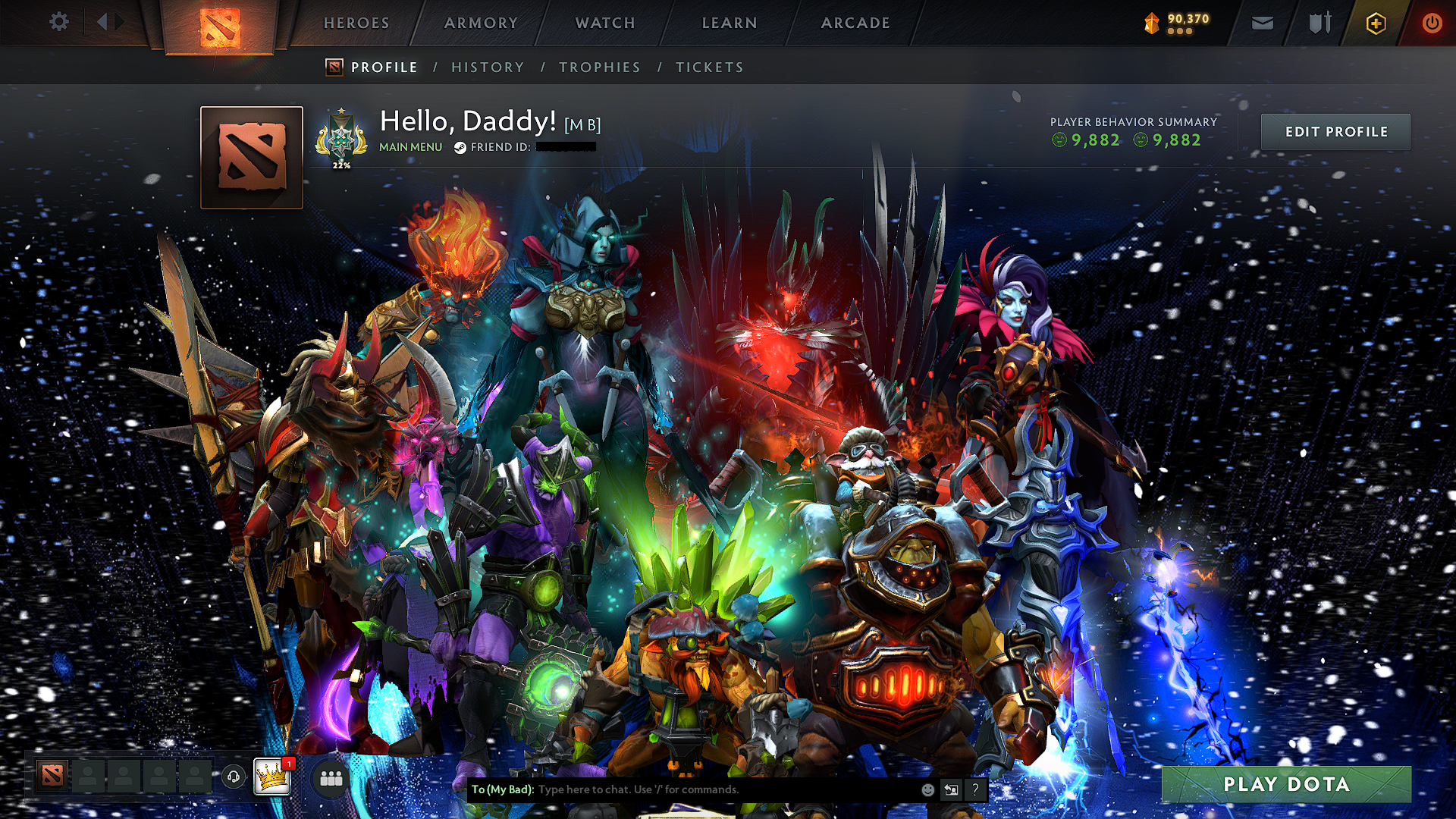The height and width of the screenshot is (819, 1456).
Task: Click the power button to exit
Action: [1432, 23]
